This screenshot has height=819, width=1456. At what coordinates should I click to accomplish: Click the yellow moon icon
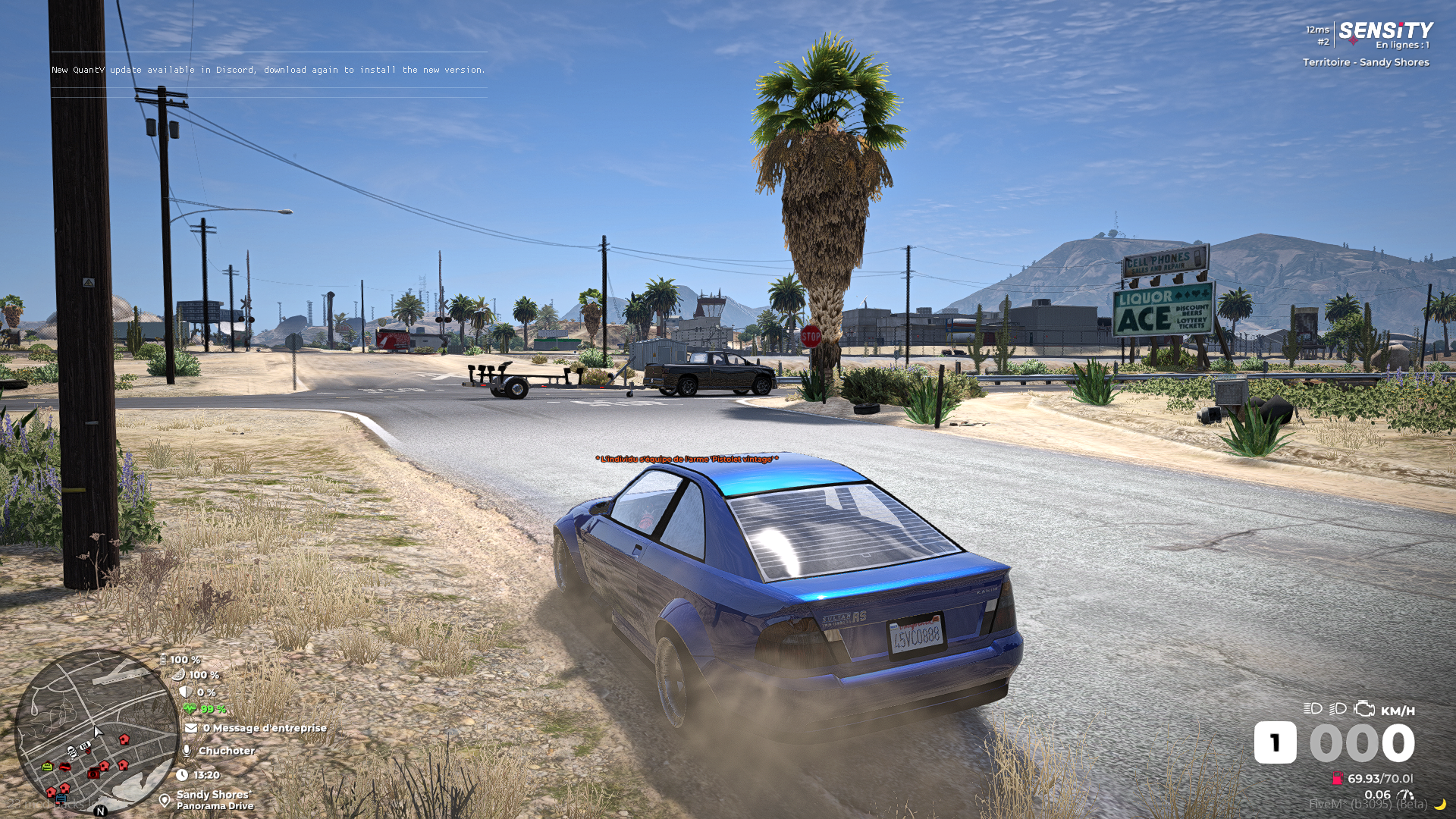(x=1440, y=804)
